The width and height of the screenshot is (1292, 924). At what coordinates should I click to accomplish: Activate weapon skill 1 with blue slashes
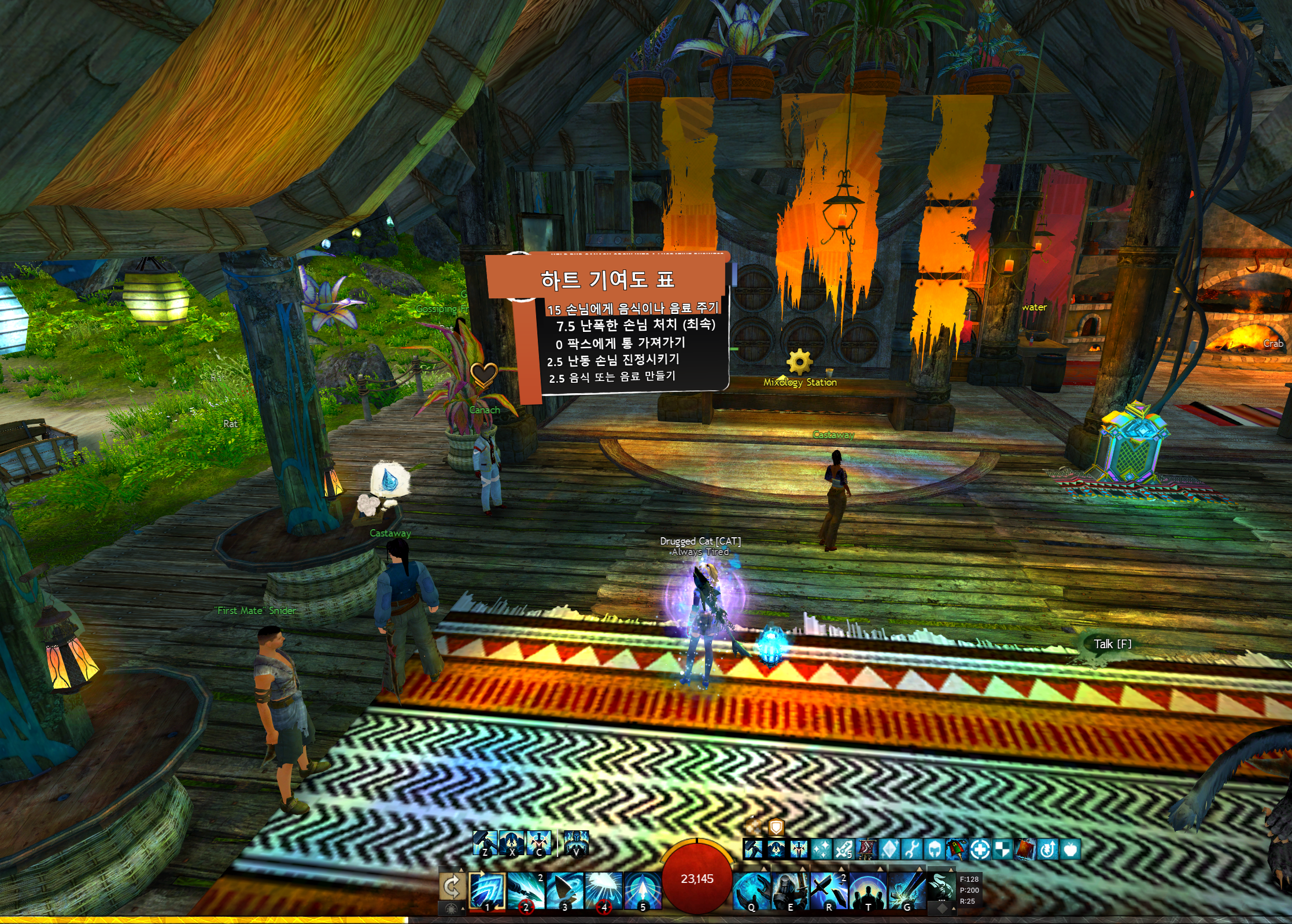click(488, 890)
